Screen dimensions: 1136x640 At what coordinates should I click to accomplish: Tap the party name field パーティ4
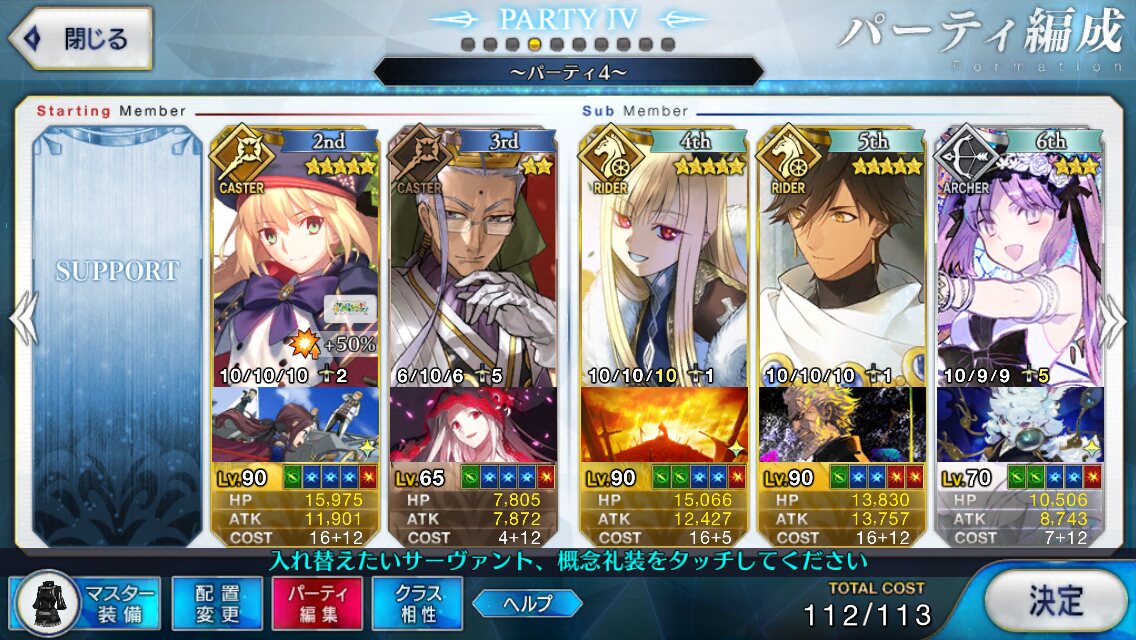point(568,72)
